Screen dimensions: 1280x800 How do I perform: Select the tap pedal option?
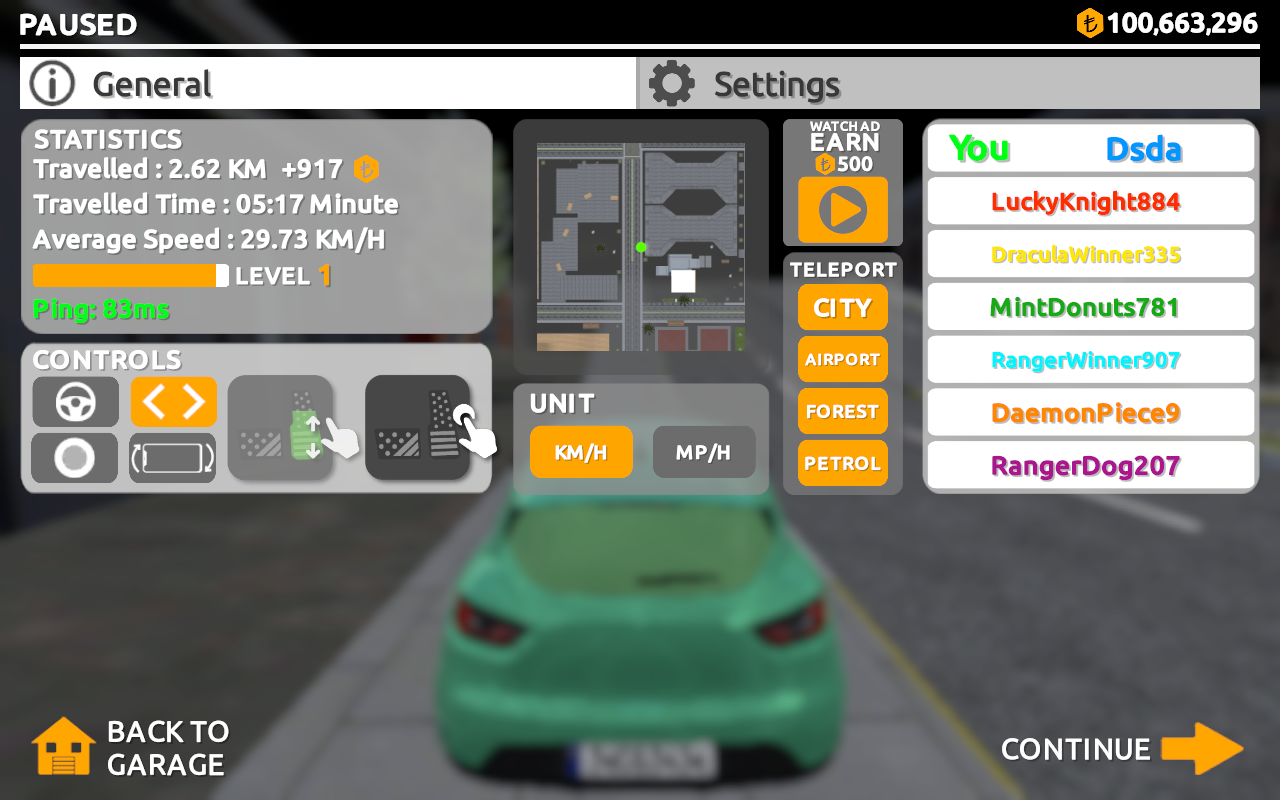coord(418,428)
